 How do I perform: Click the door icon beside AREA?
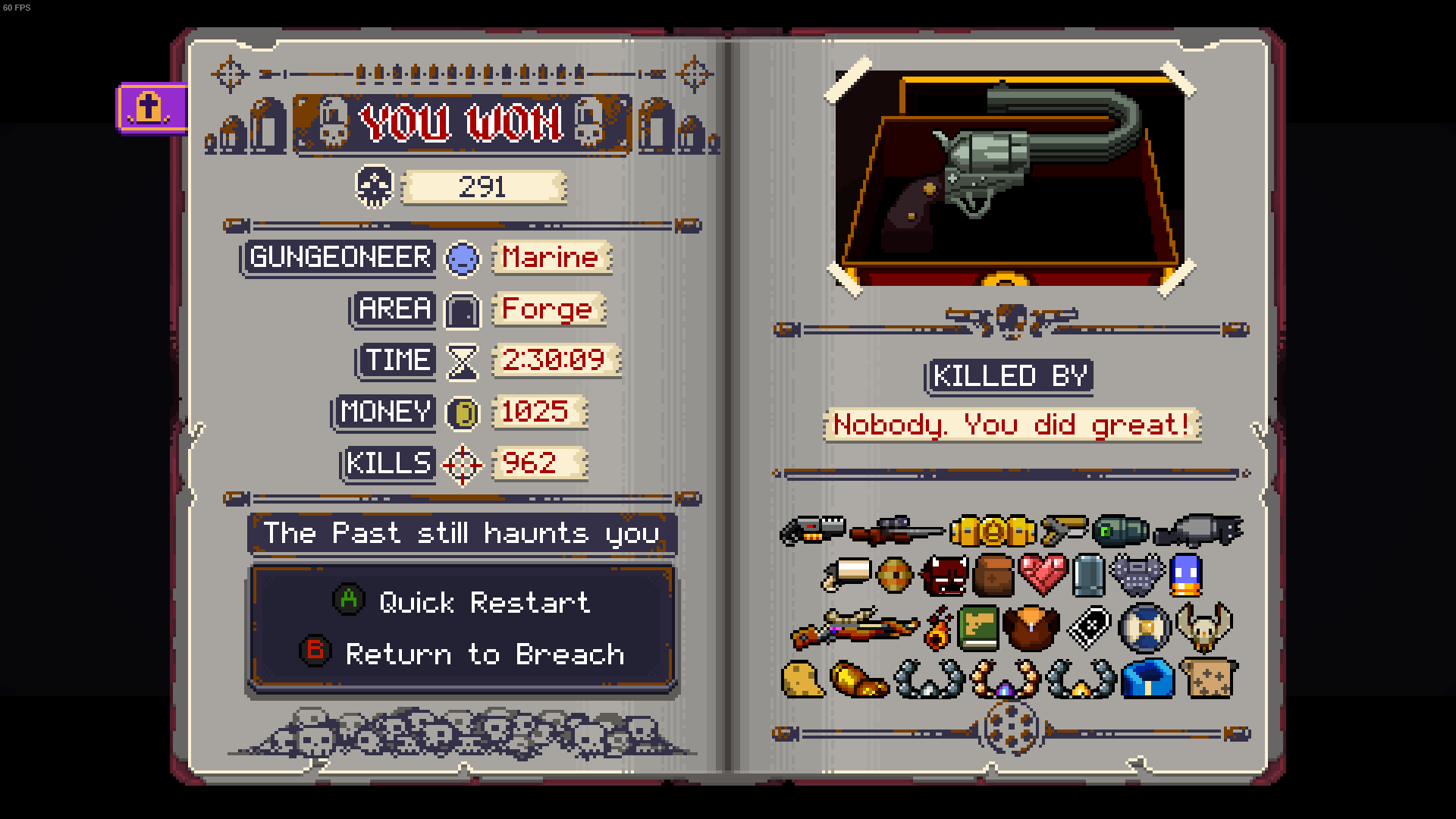(463, 309)
